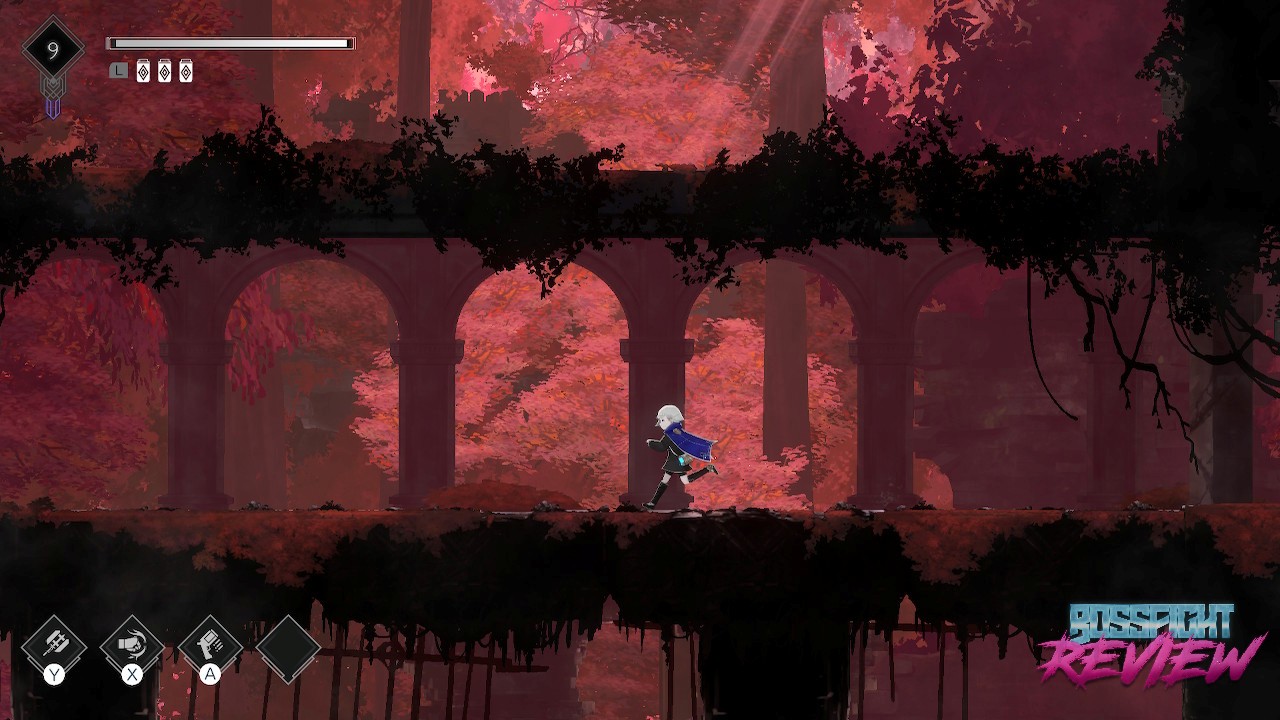Use the fist punch skill
Image resolution: width=1280 pixels, height=720 pixels.
[132, 646]
